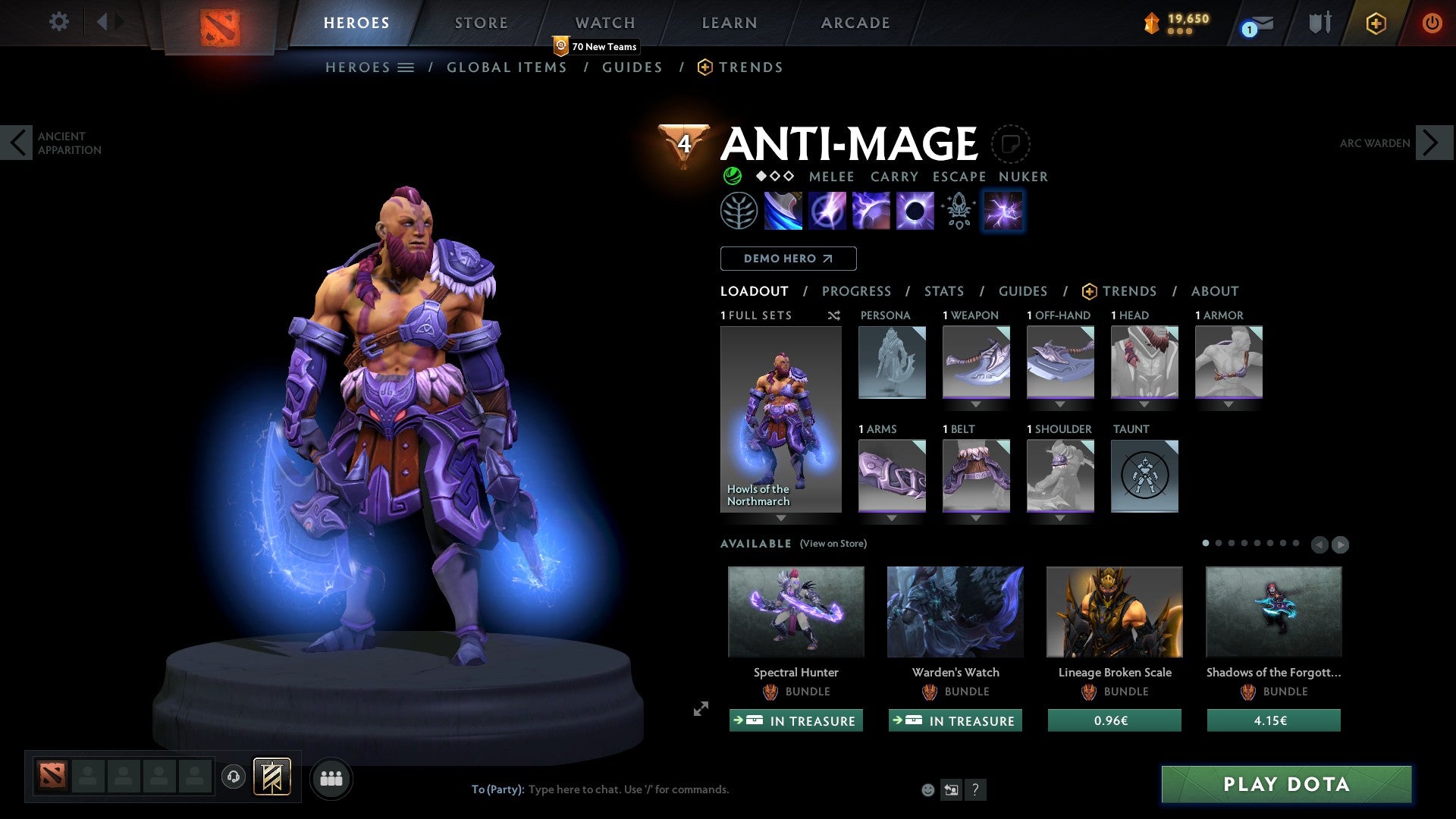Click the coins balance icon in top bar

tap(1150, 22)
